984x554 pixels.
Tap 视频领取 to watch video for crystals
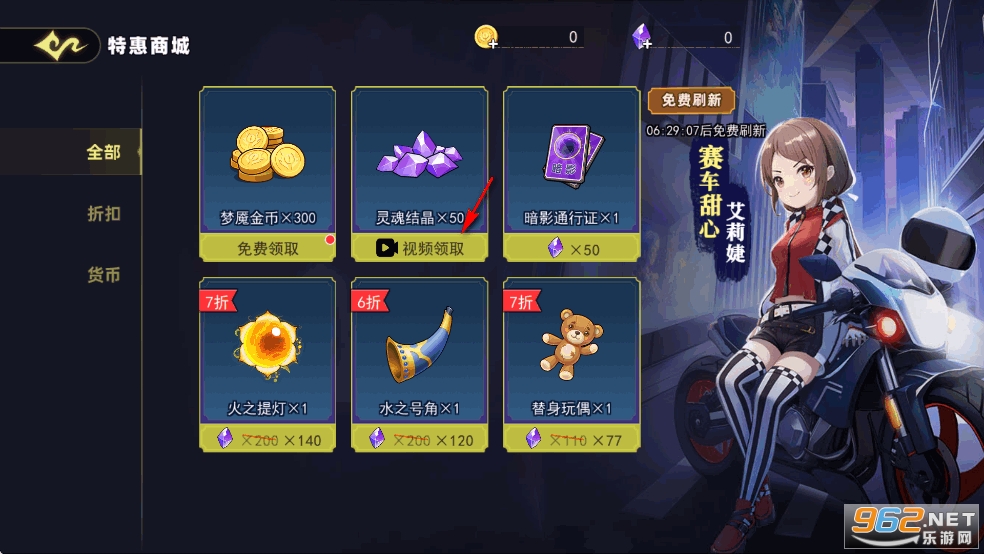pos(420,249)
